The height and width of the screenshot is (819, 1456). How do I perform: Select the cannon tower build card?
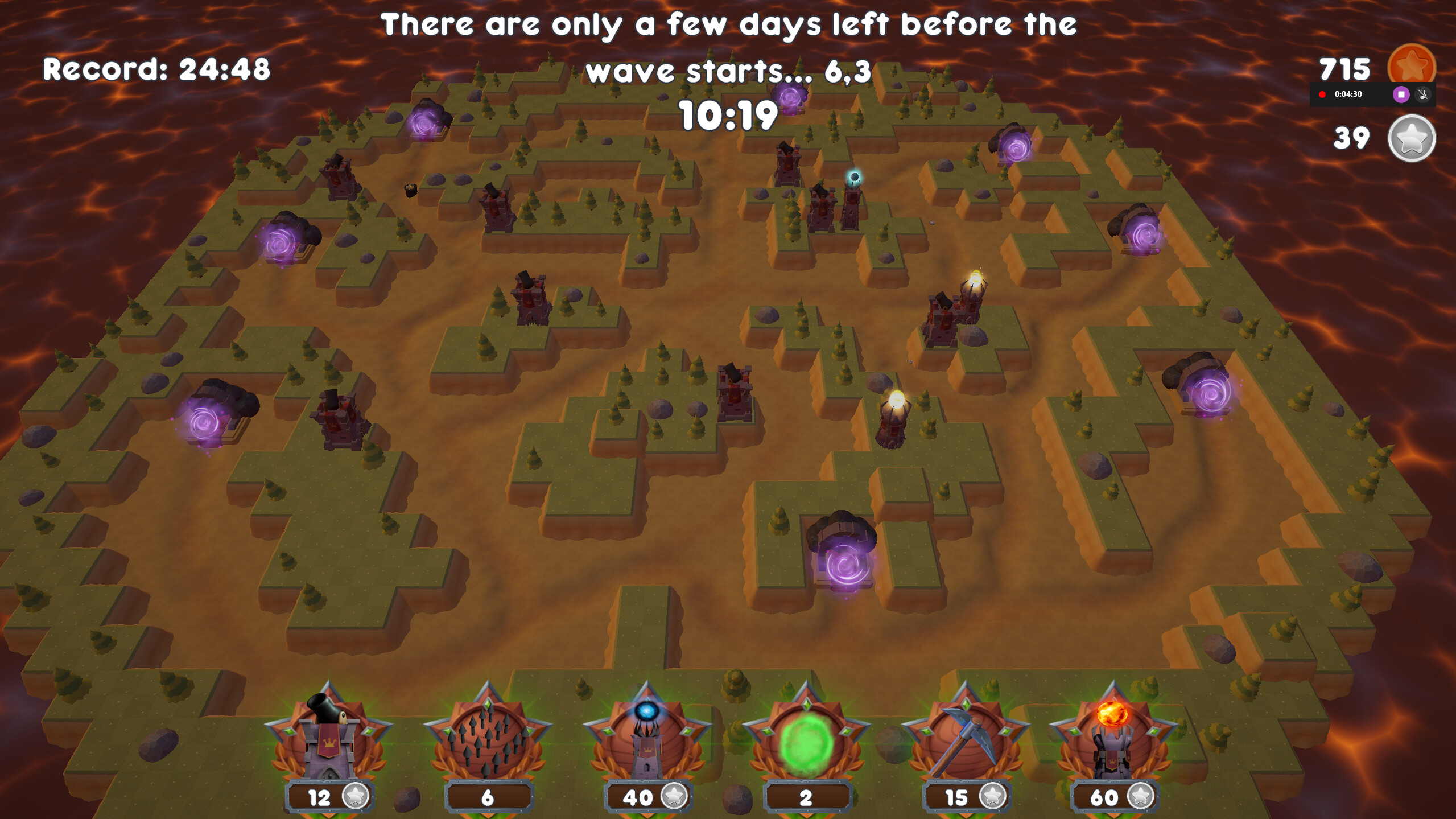point(329,735)
